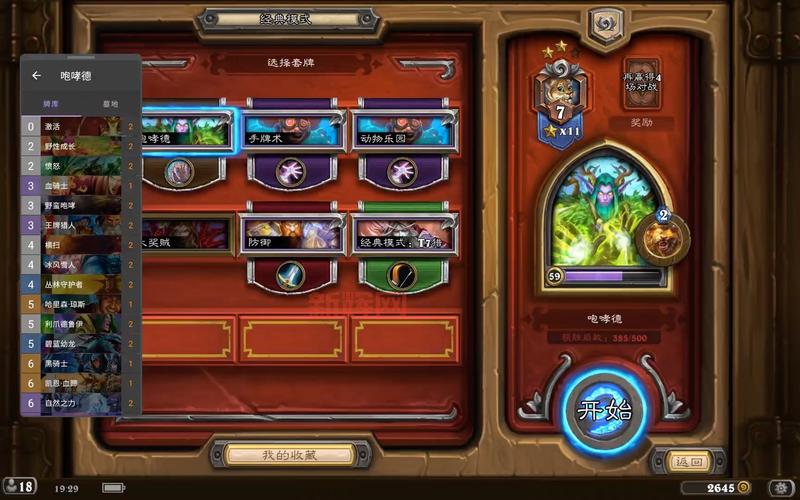Image resolution: width=800 pixels, height=500 pixels.
Task: Switch to the 牌库 tab in the tracker
Action: coord(50,103)
